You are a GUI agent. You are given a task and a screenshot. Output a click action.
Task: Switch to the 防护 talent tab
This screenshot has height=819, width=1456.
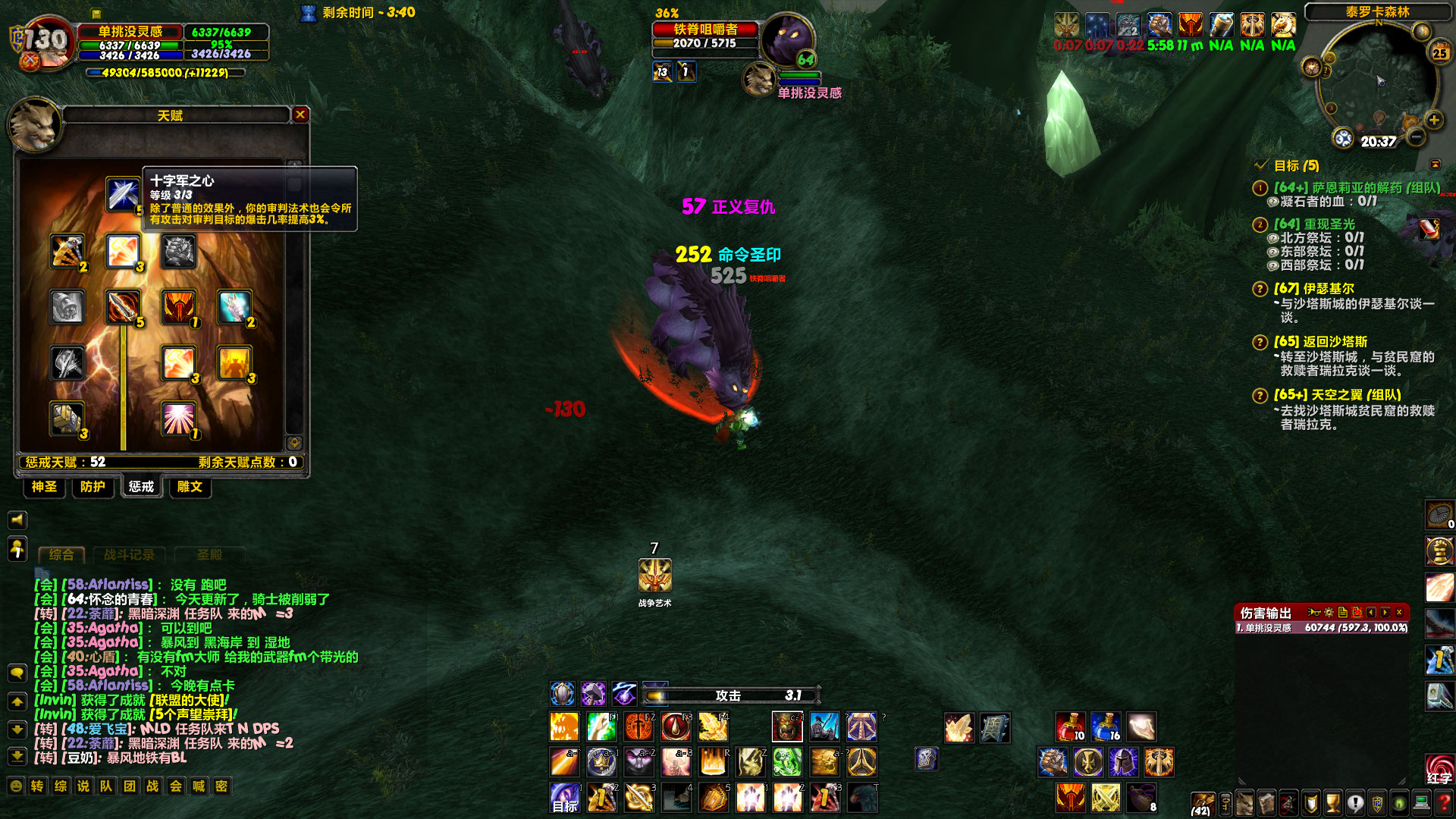[x=92, y=488]
